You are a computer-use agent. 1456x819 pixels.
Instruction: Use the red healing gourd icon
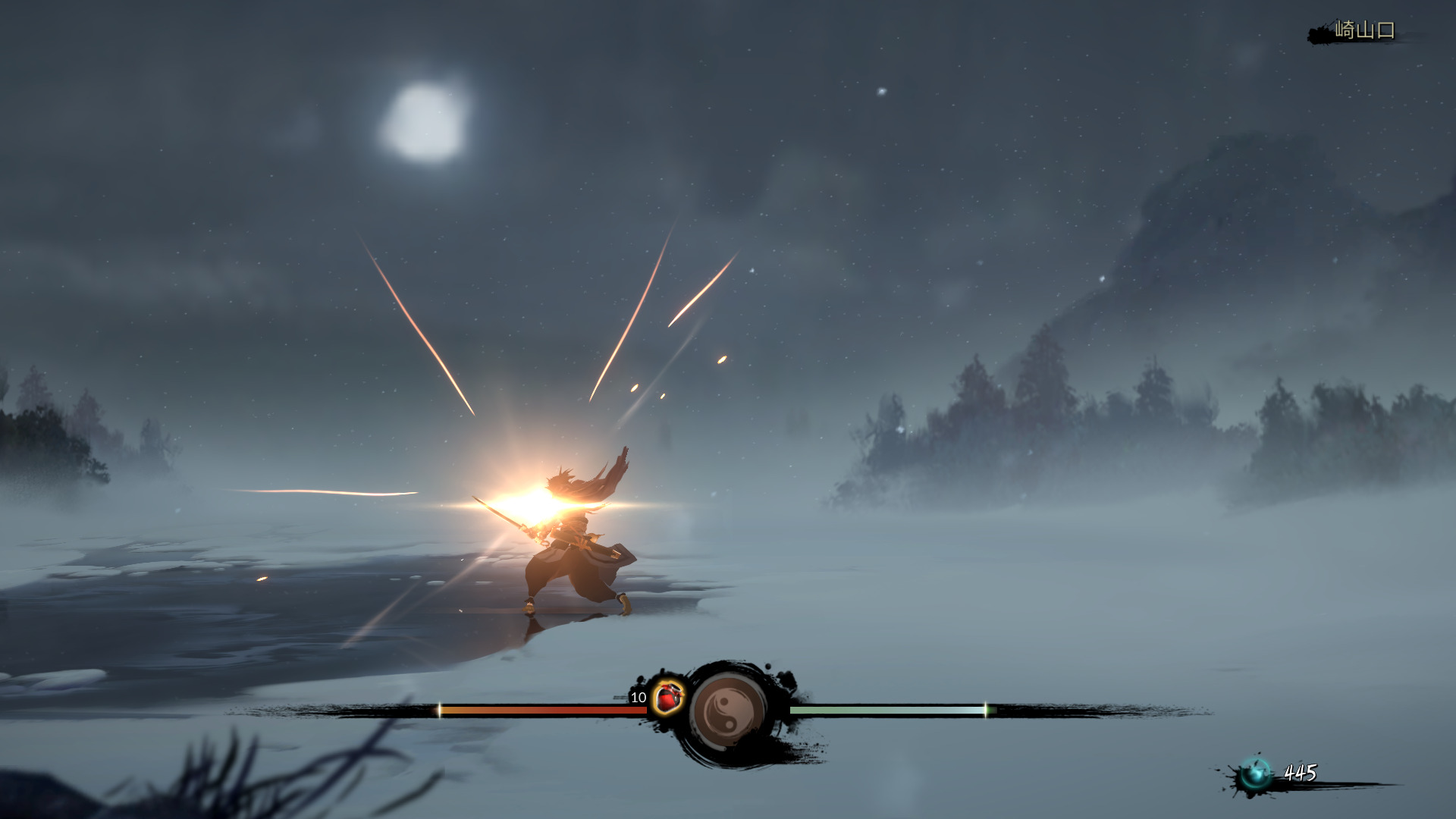667,697
